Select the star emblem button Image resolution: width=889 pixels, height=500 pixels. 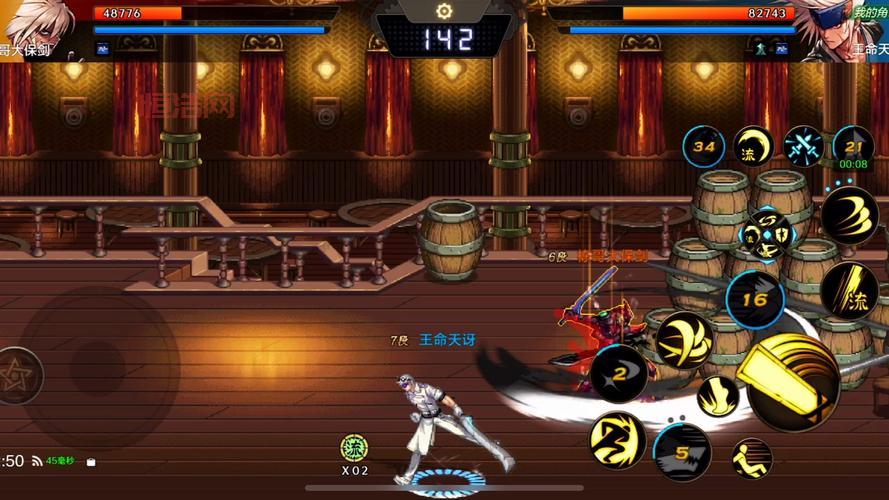[16, 377]
